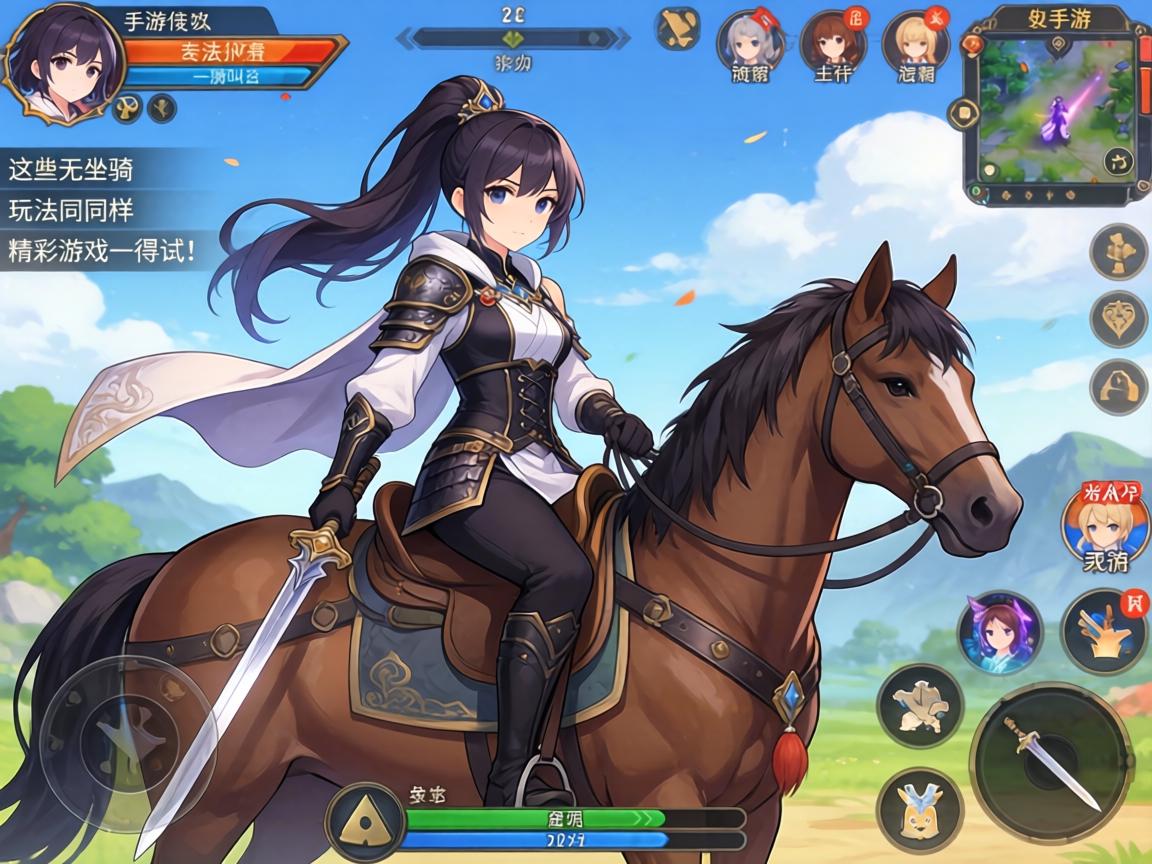
Task: Open the quest line reading 这些无坐骑
Action: (72, 170)
